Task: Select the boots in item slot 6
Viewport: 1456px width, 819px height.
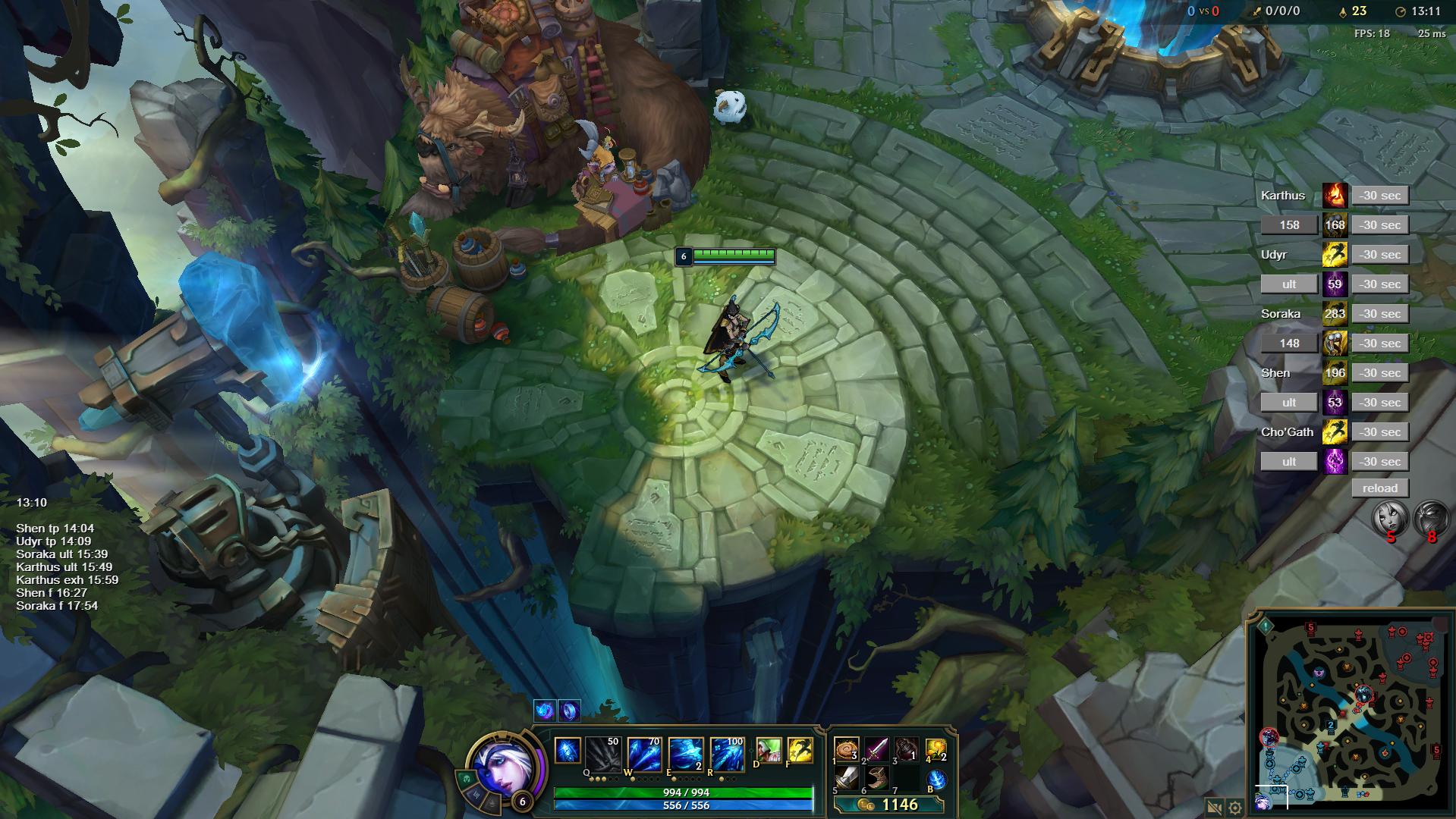Action: 876,778
